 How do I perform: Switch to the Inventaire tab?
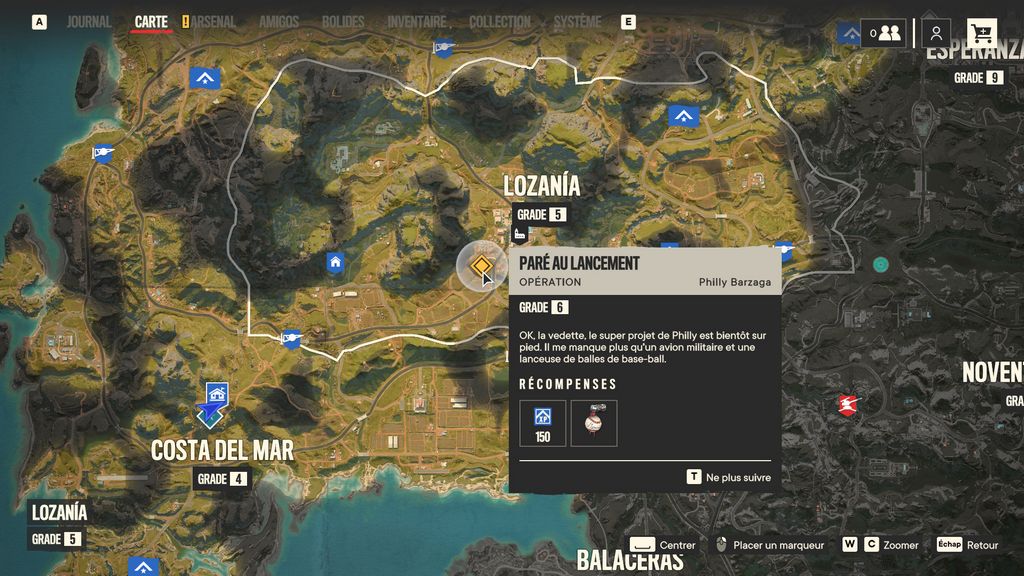coord(416,22)
